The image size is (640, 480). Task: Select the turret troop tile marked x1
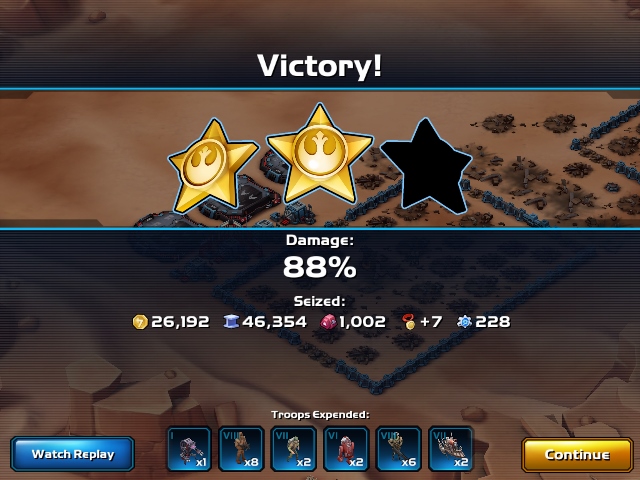click(x=189, y=450)
